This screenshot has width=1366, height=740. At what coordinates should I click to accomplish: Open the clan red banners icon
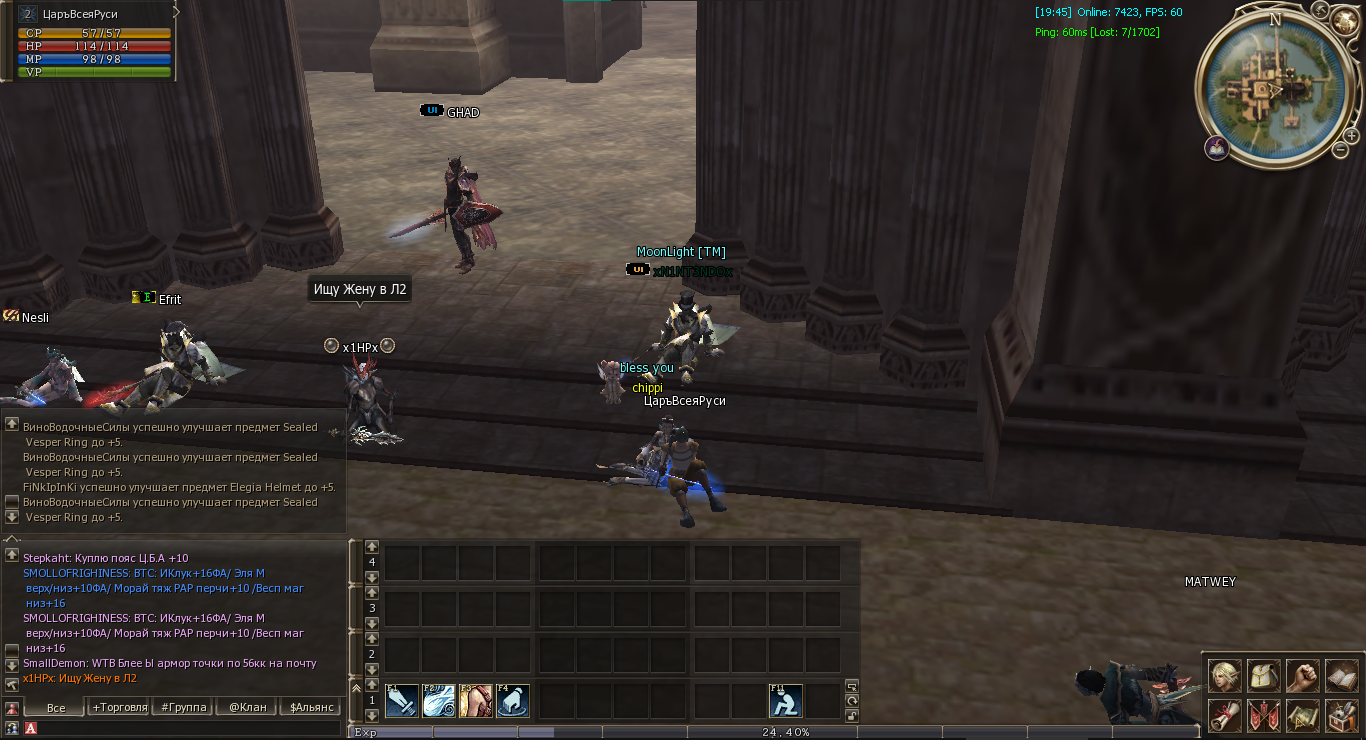point(1264,715)
